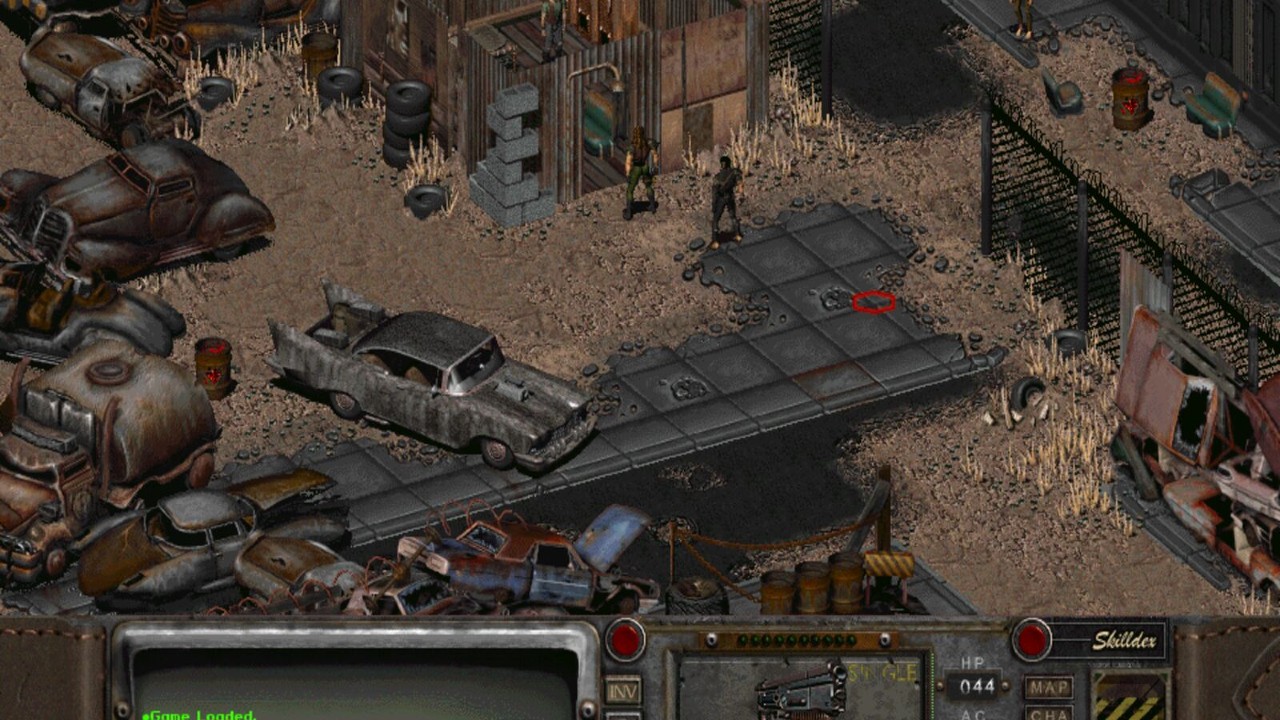The height and width of the screenshot is (720, 1280).
Task: Click the HP digital counter showing 044
Action: tap(976, 686)
